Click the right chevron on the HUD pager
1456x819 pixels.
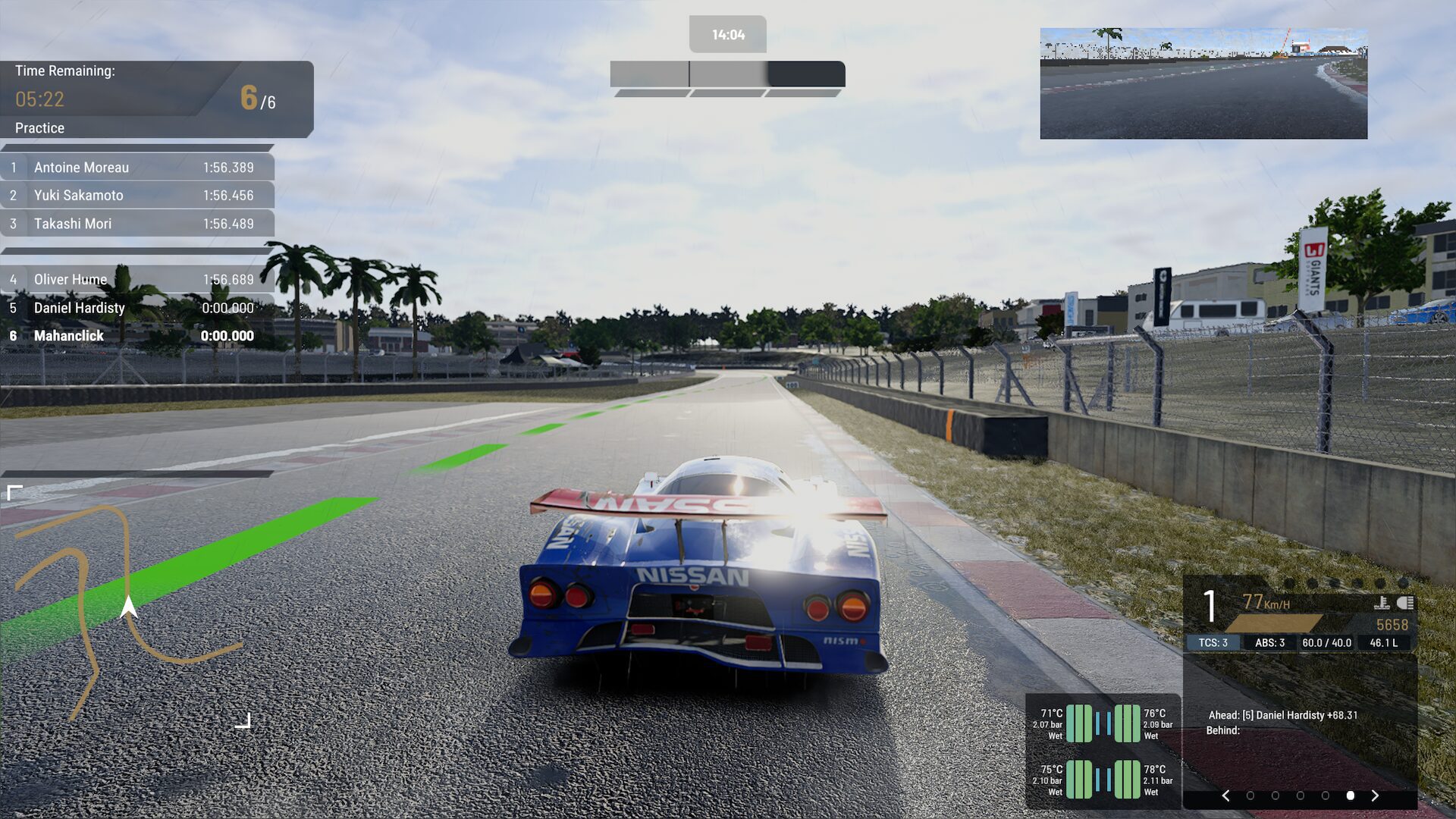tap(1374, 795)
